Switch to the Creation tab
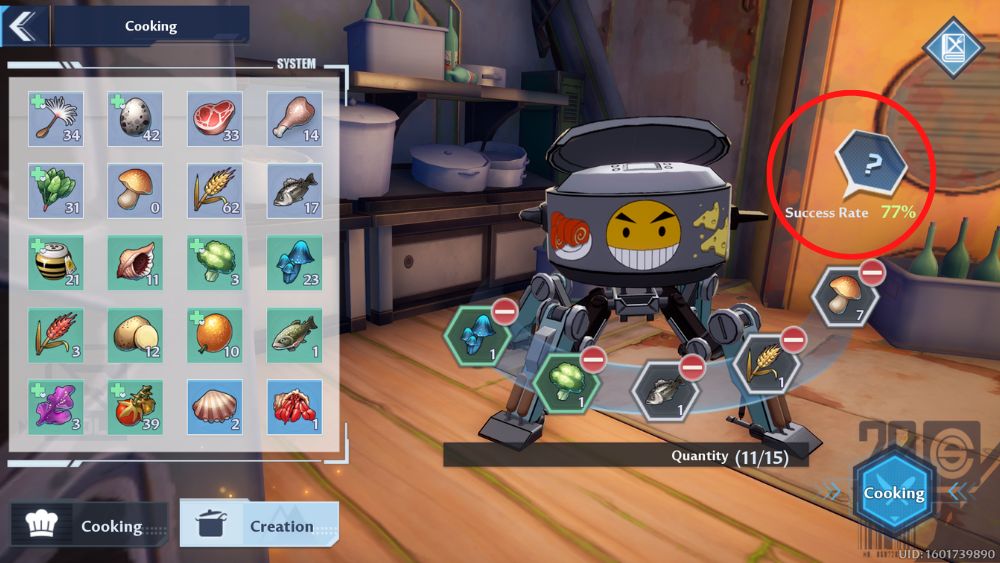 pos(259,525)
